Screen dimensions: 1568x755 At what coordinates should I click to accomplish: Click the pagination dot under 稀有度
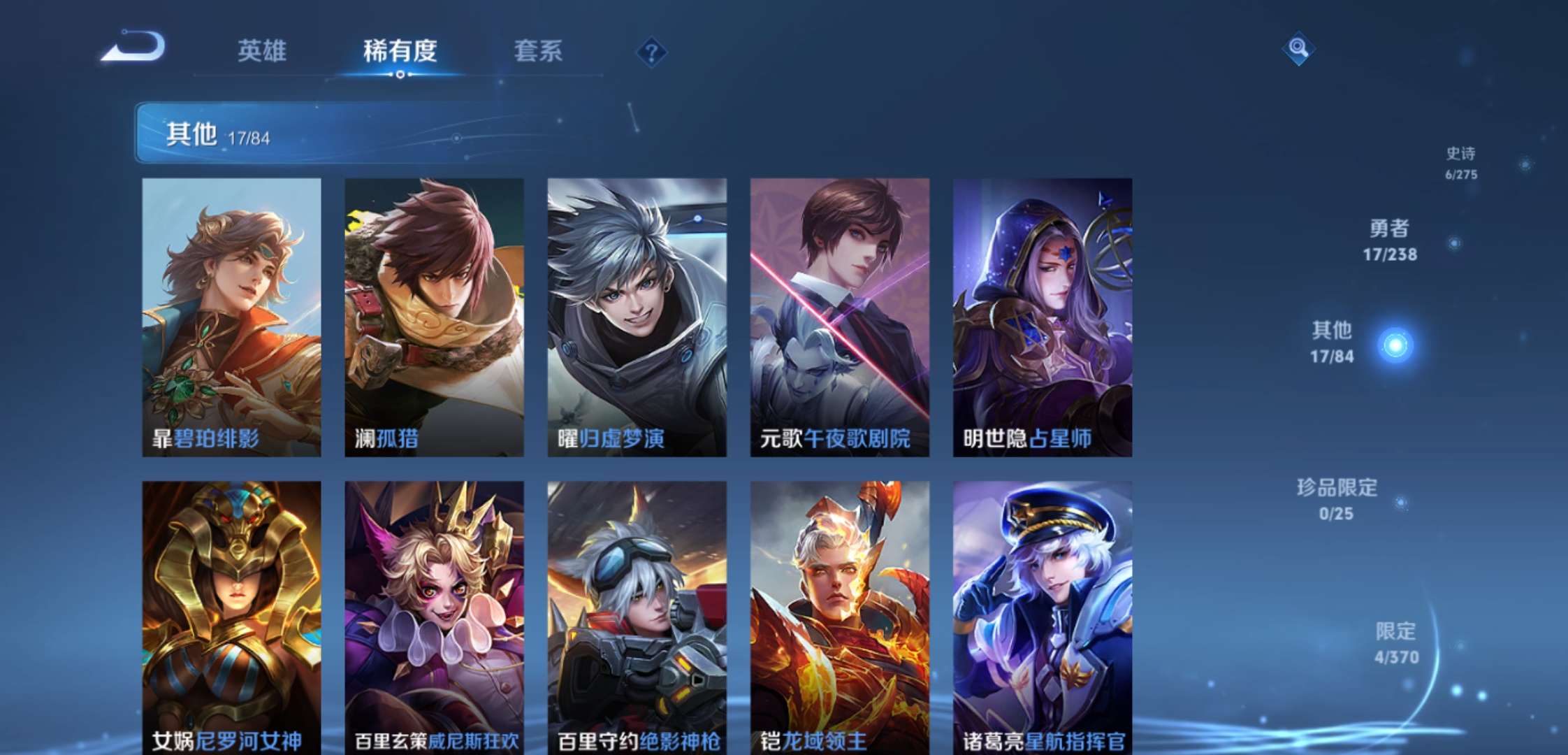[400, 73]
